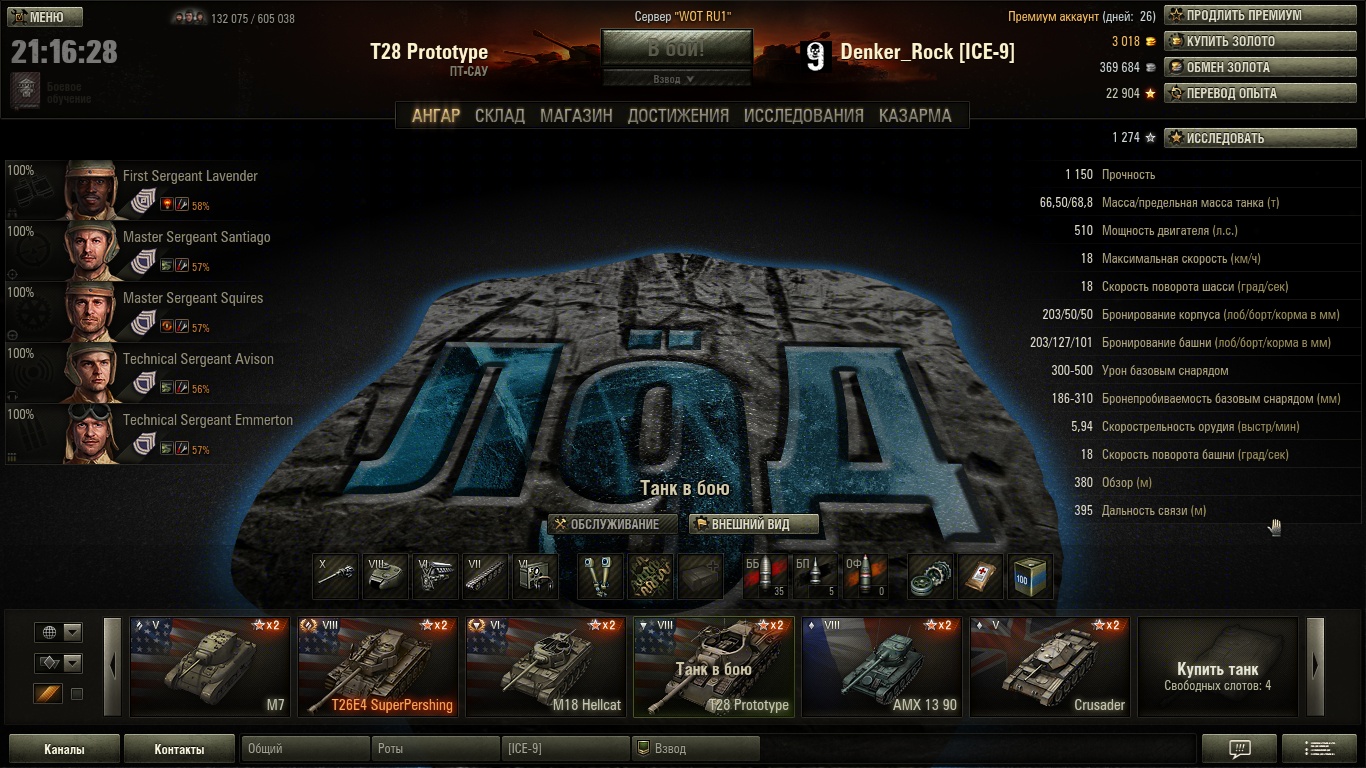This screenshot has height=768, width=1366.
Task: Click the Купить танк slot
Action: coord(1217,667)
